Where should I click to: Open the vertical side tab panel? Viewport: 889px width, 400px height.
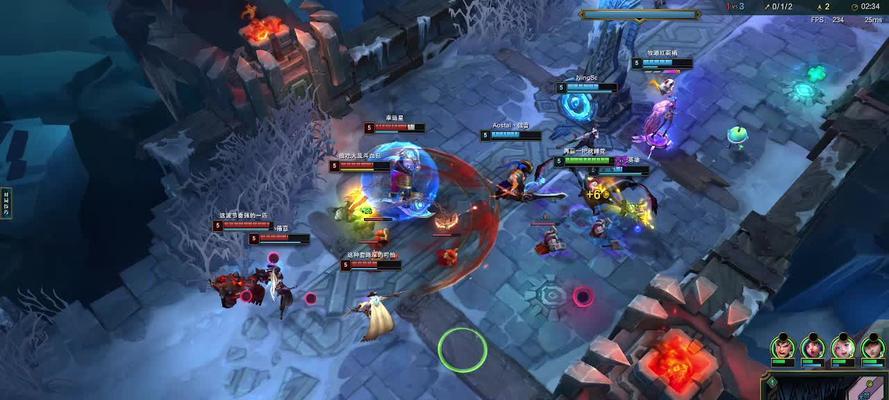pyautogui.click(x=5, y=202)
